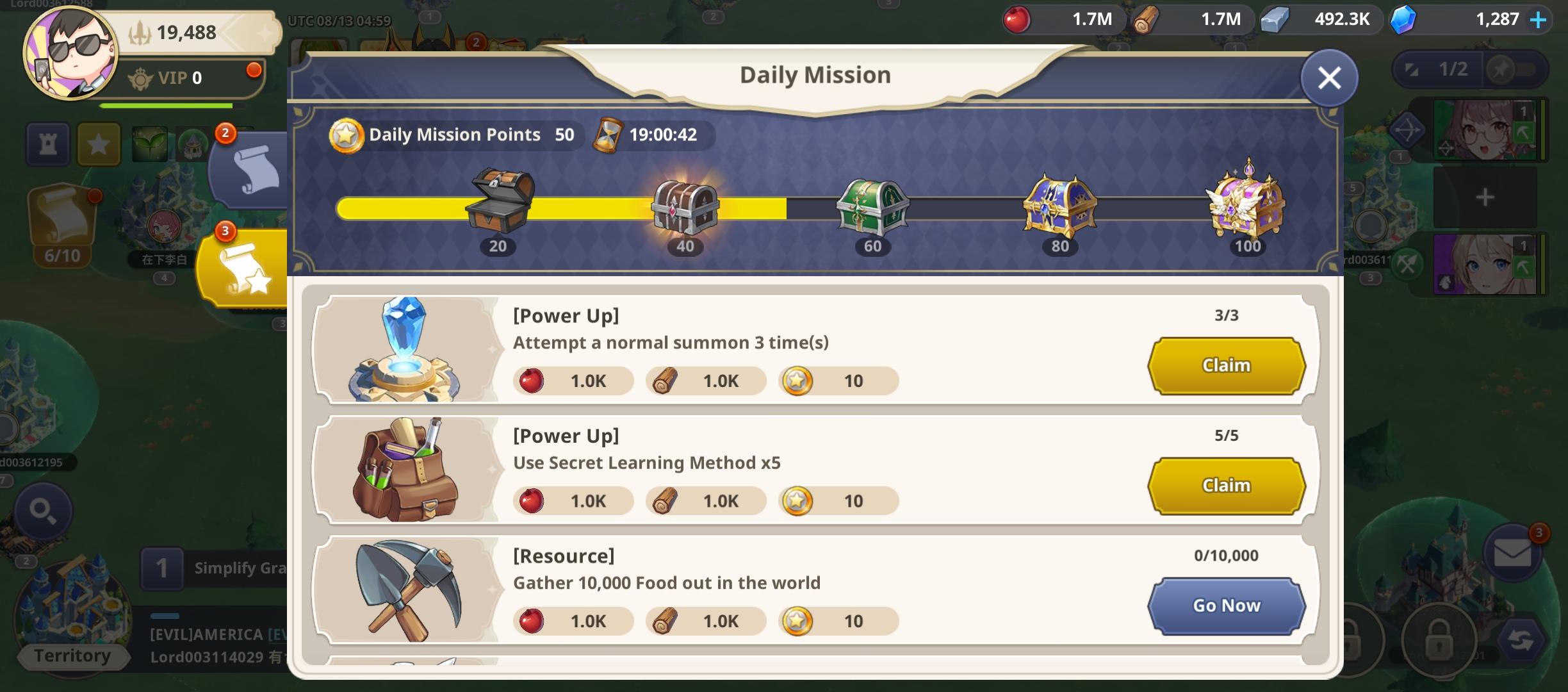Claim the Secret Learning Method mission reward
Viewport: 1568px width, 692px height.
pos(1226,485)
